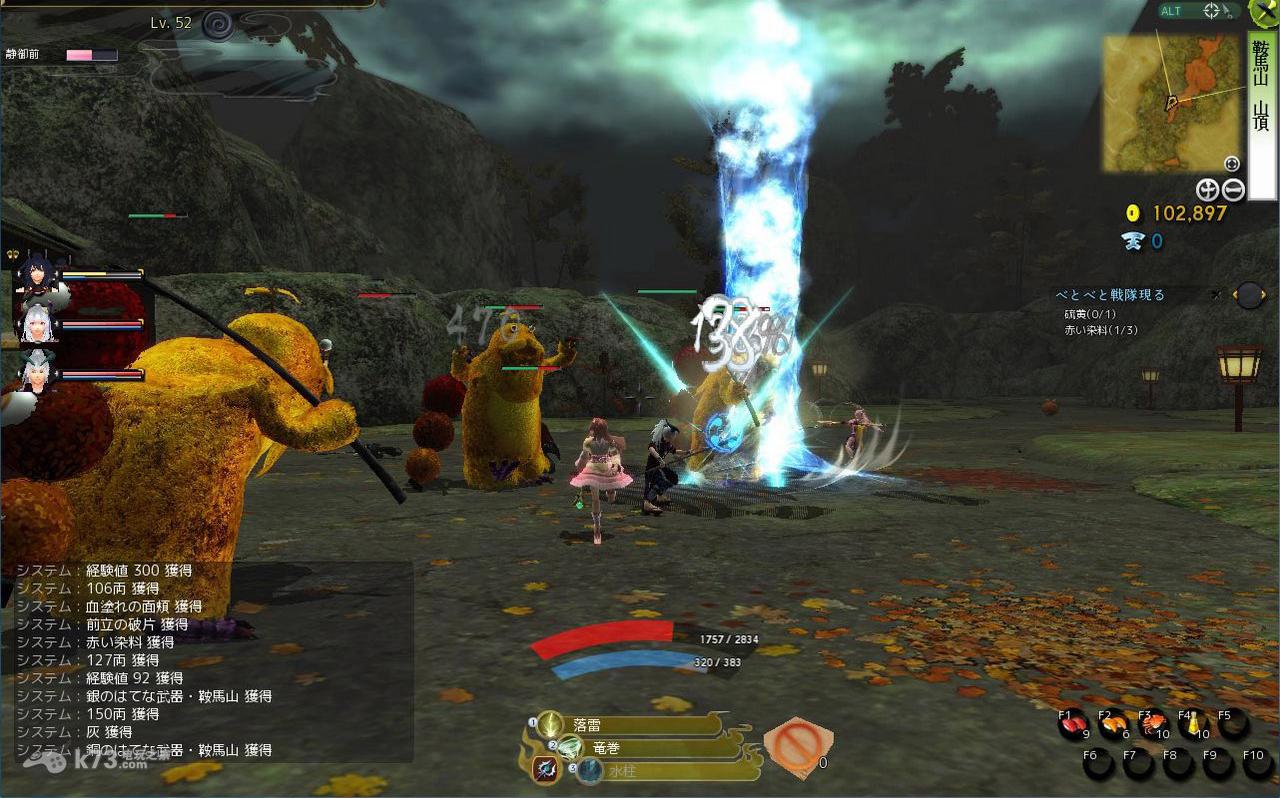1280x798 pixels.
Task: Use the crab item in slot F3
Action: (x=1154, y=724)
